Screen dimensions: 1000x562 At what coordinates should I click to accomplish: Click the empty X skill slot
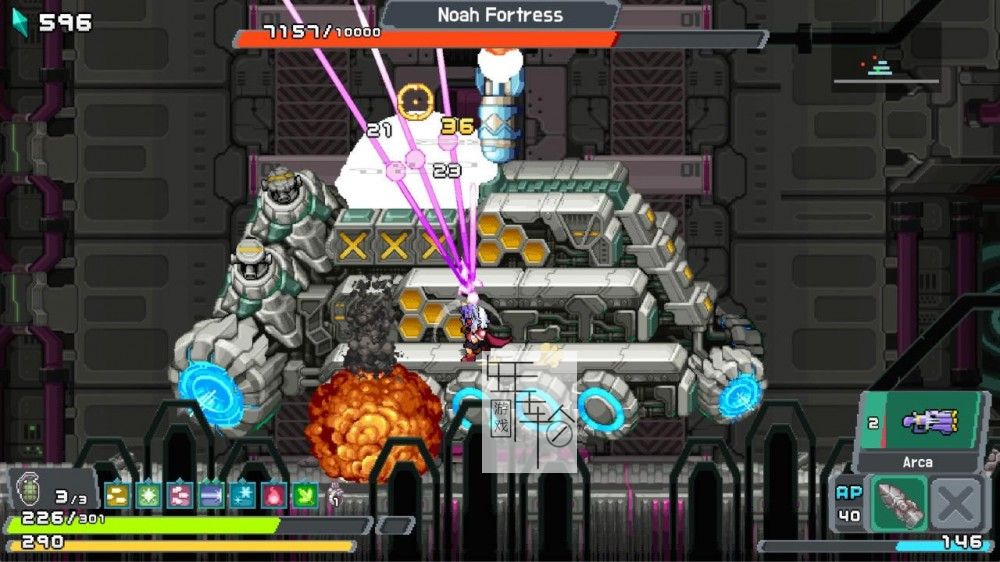tap(955, 503)
